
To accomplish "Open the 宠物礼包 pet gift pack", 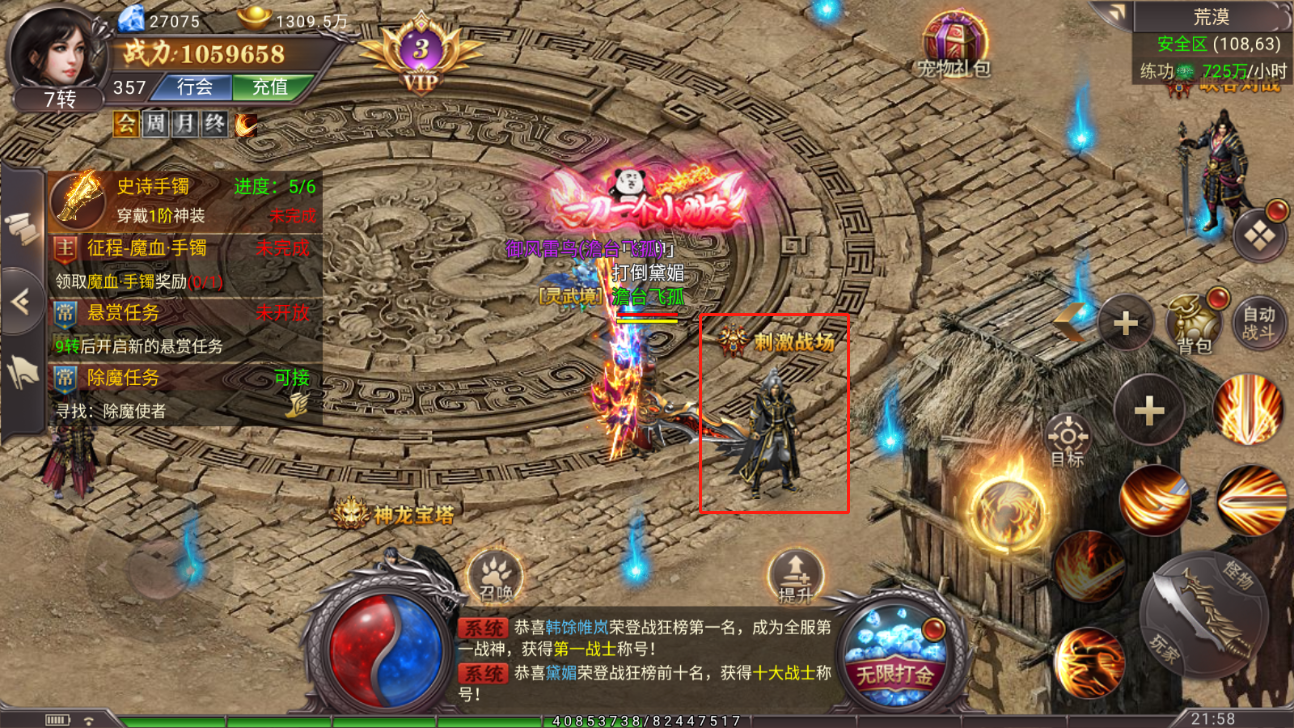I will tap(954, 45).
